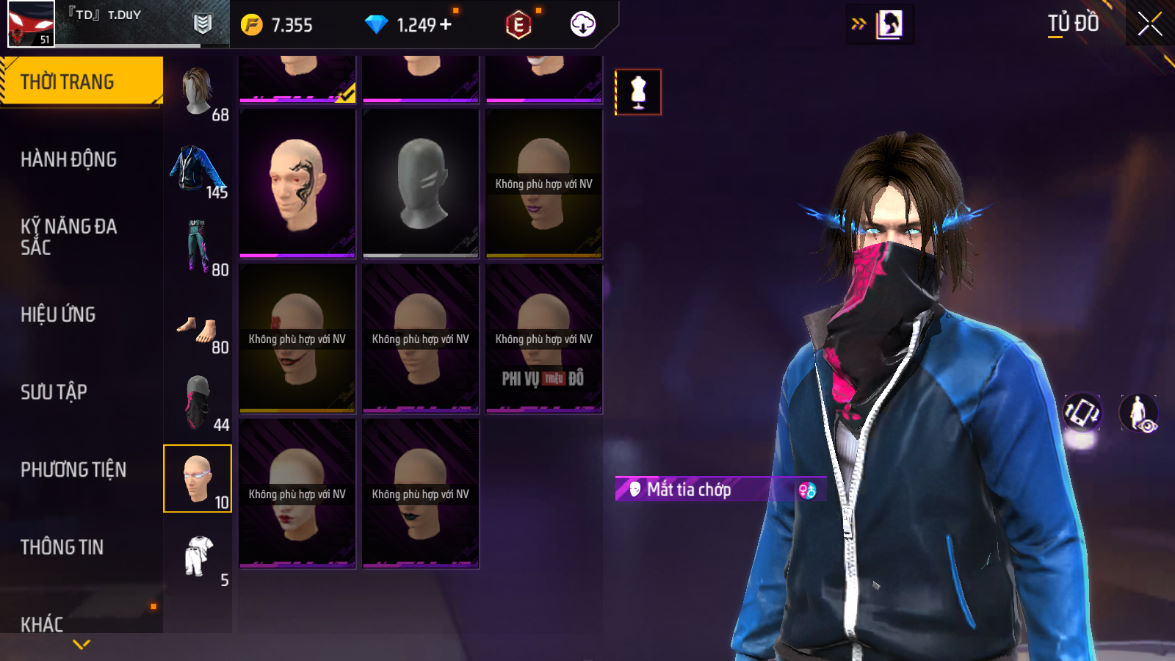Select the gray balaclava mask item
The height and width of the screenshot is (661, 1175).
point(421,182)
